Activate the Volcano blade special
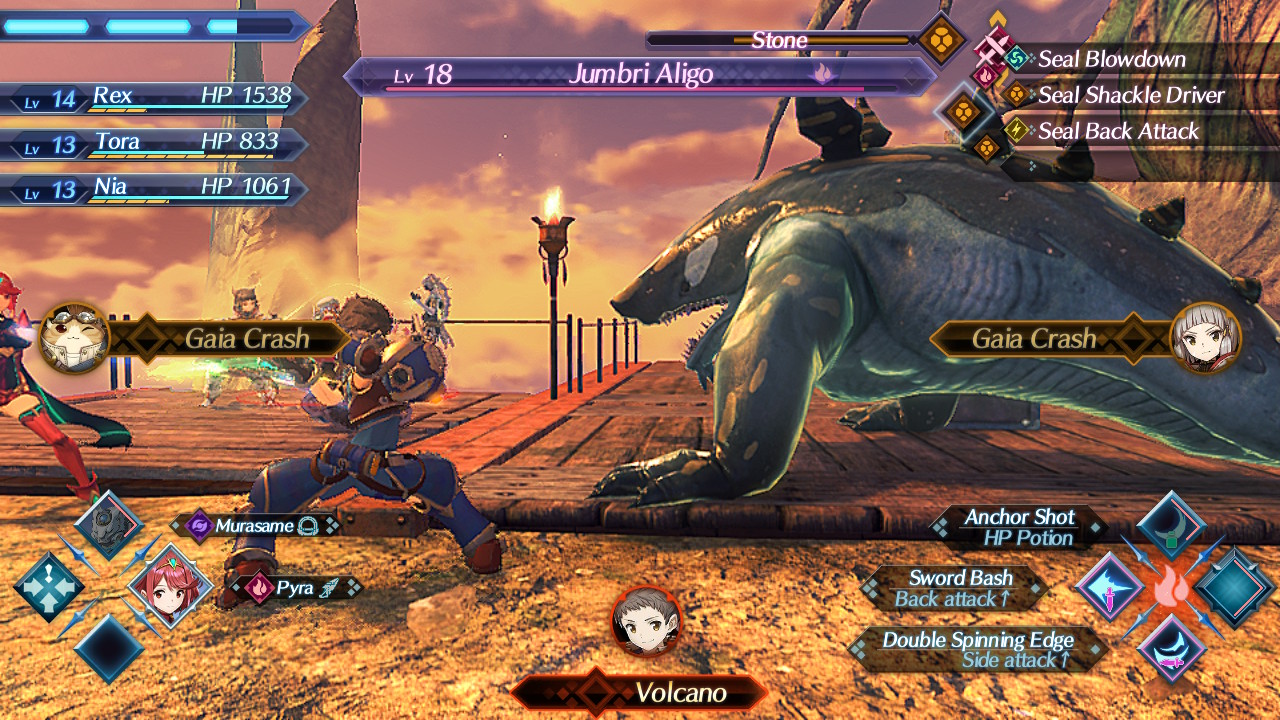 646,622
